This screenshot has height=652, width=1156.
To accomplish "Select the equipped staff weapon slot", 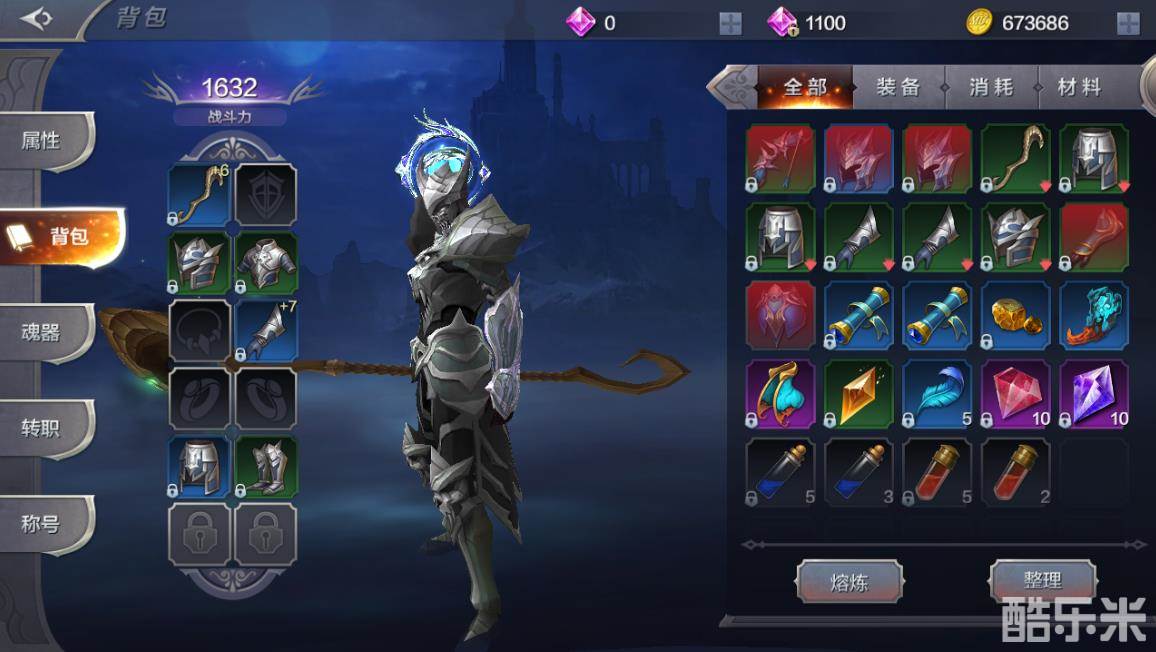I will click(x=198, y=194).
